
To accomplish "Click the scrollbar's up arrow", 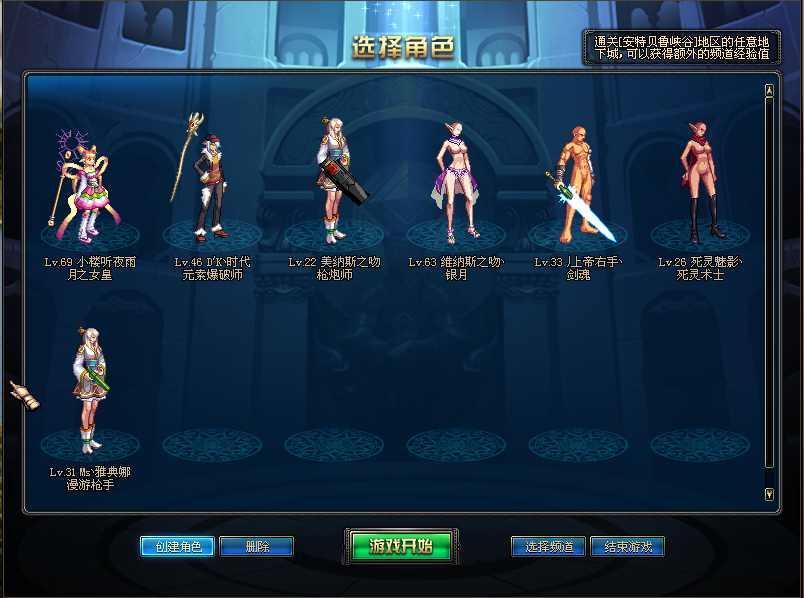I will [x=769, y=91].
